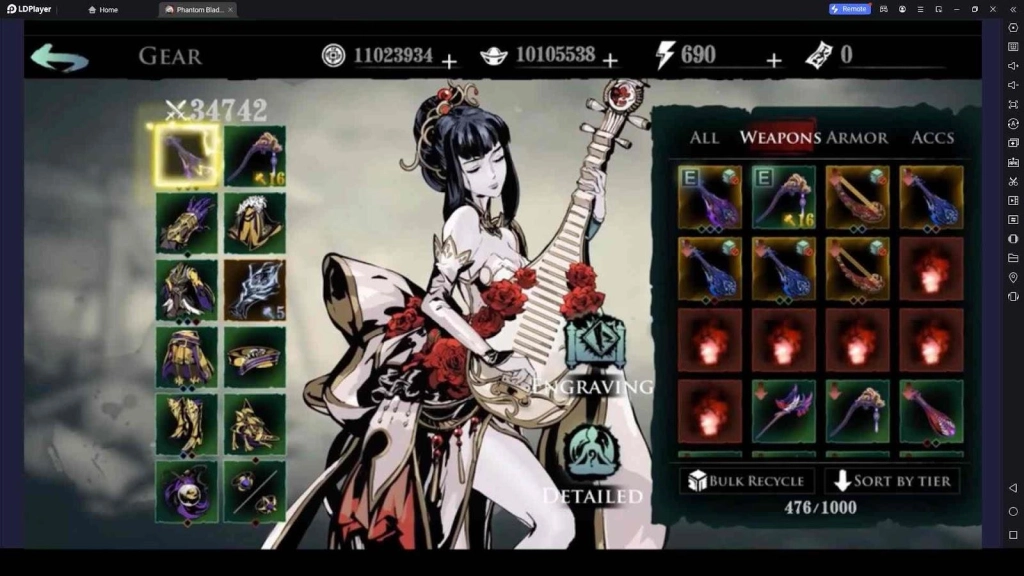The width and height of the screenshot is (1024, 576).
Task: Select the equipped gold ring slot
Action: [x=254, y=357]
